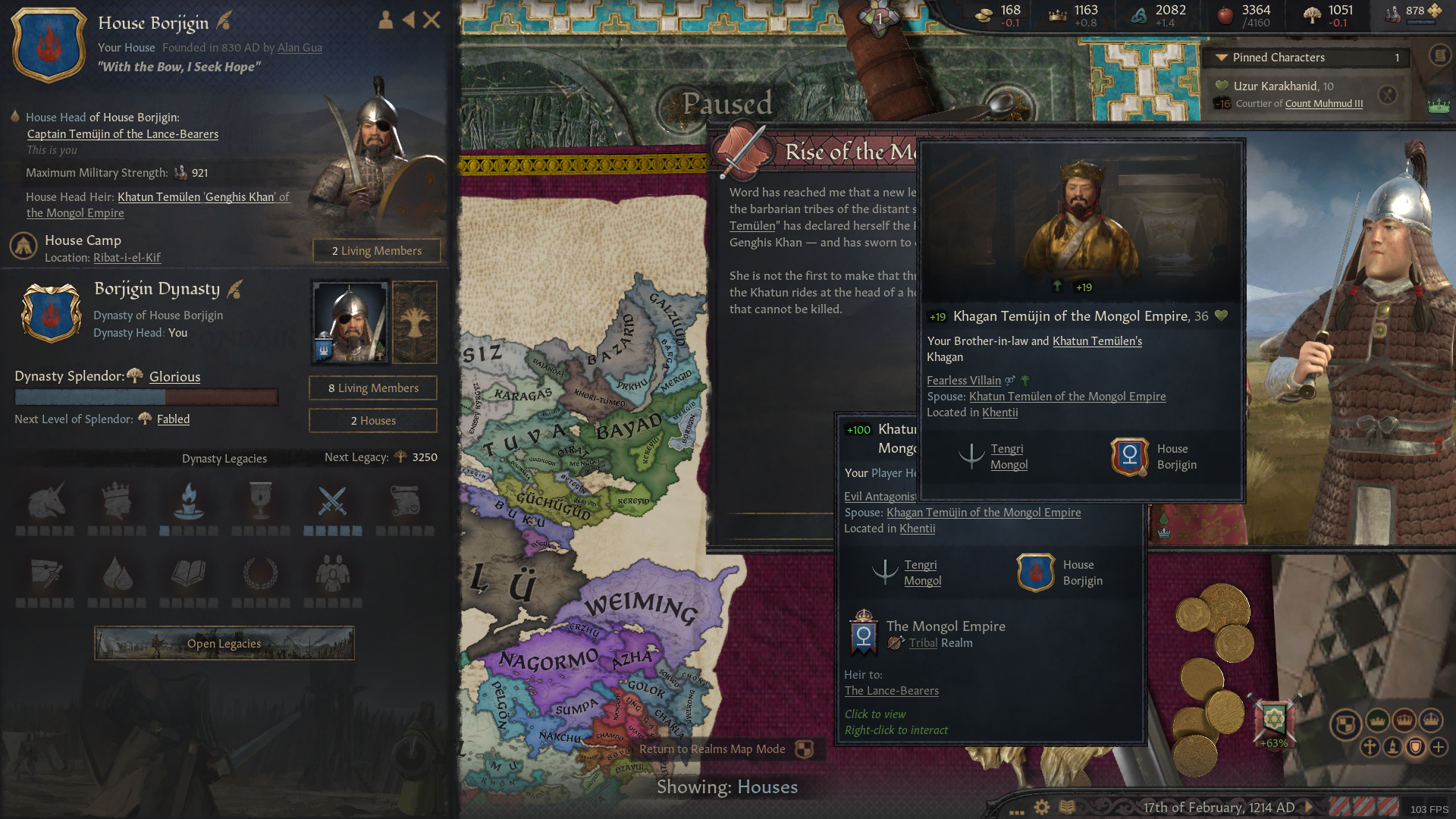Screen dimensions: 1456x819
Task: Click the plus icon to add a map mode
Action: pyautogui.click(x=1439, y=748)
